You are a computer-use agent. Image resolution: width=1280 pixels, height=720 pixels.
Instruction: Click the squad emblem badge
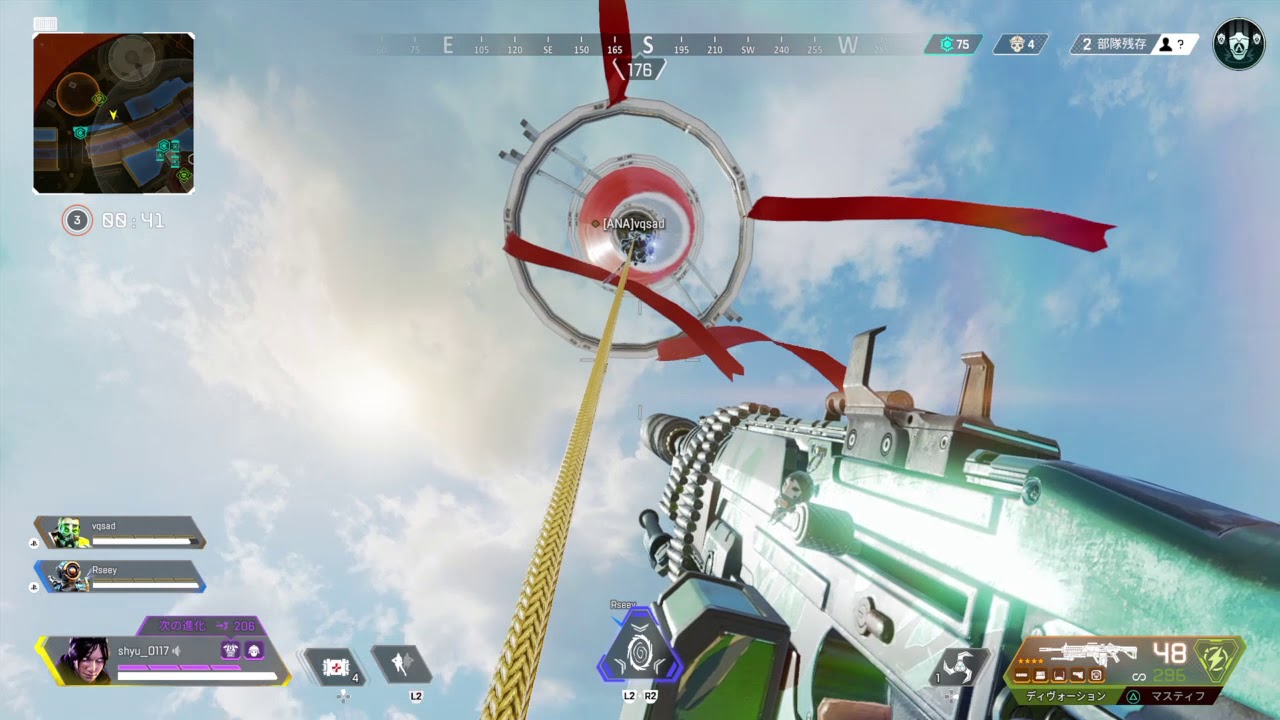tap(1239, 44)
